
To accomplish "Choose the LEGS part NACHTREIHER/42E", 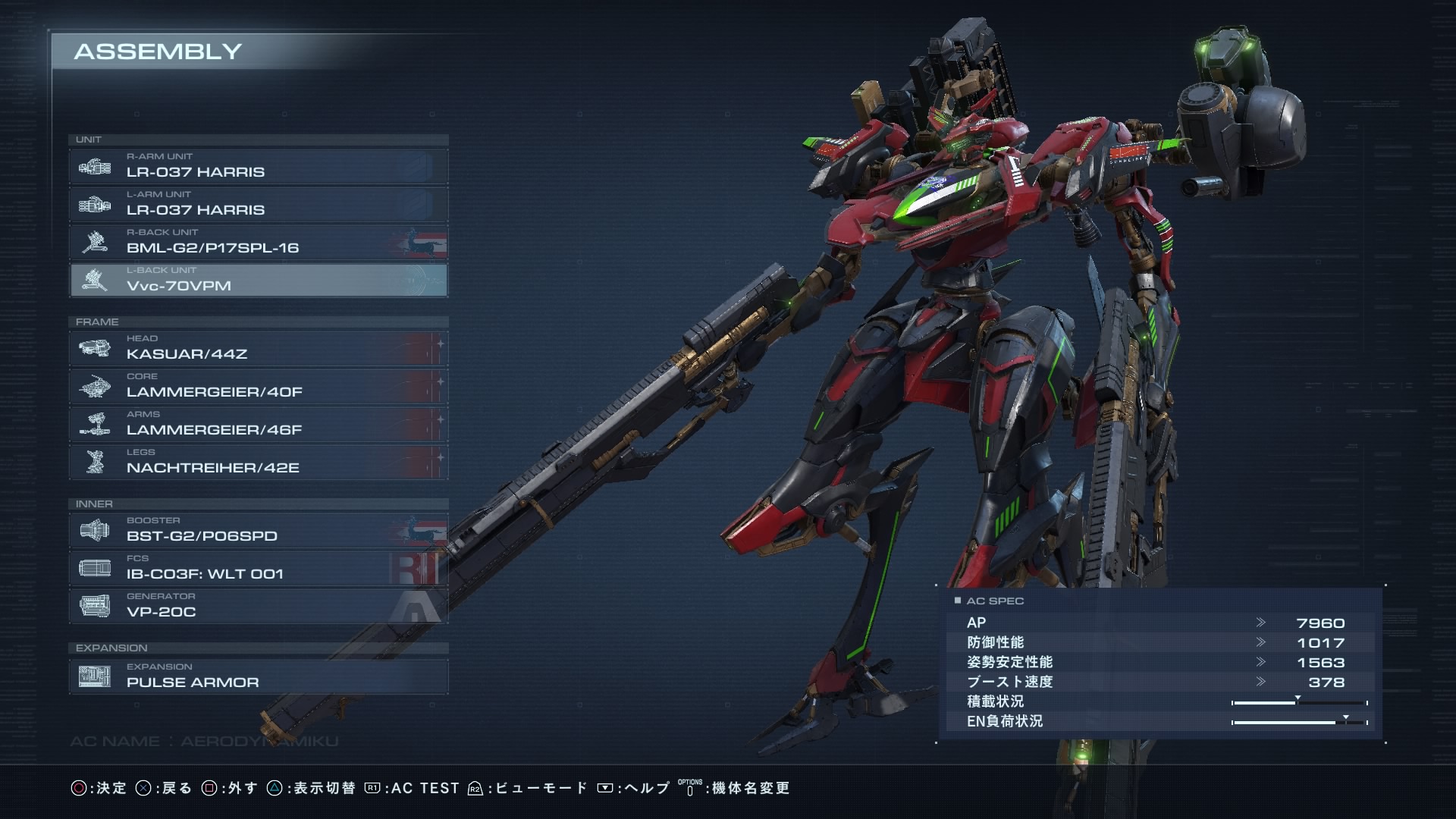I will pos(258,462).
